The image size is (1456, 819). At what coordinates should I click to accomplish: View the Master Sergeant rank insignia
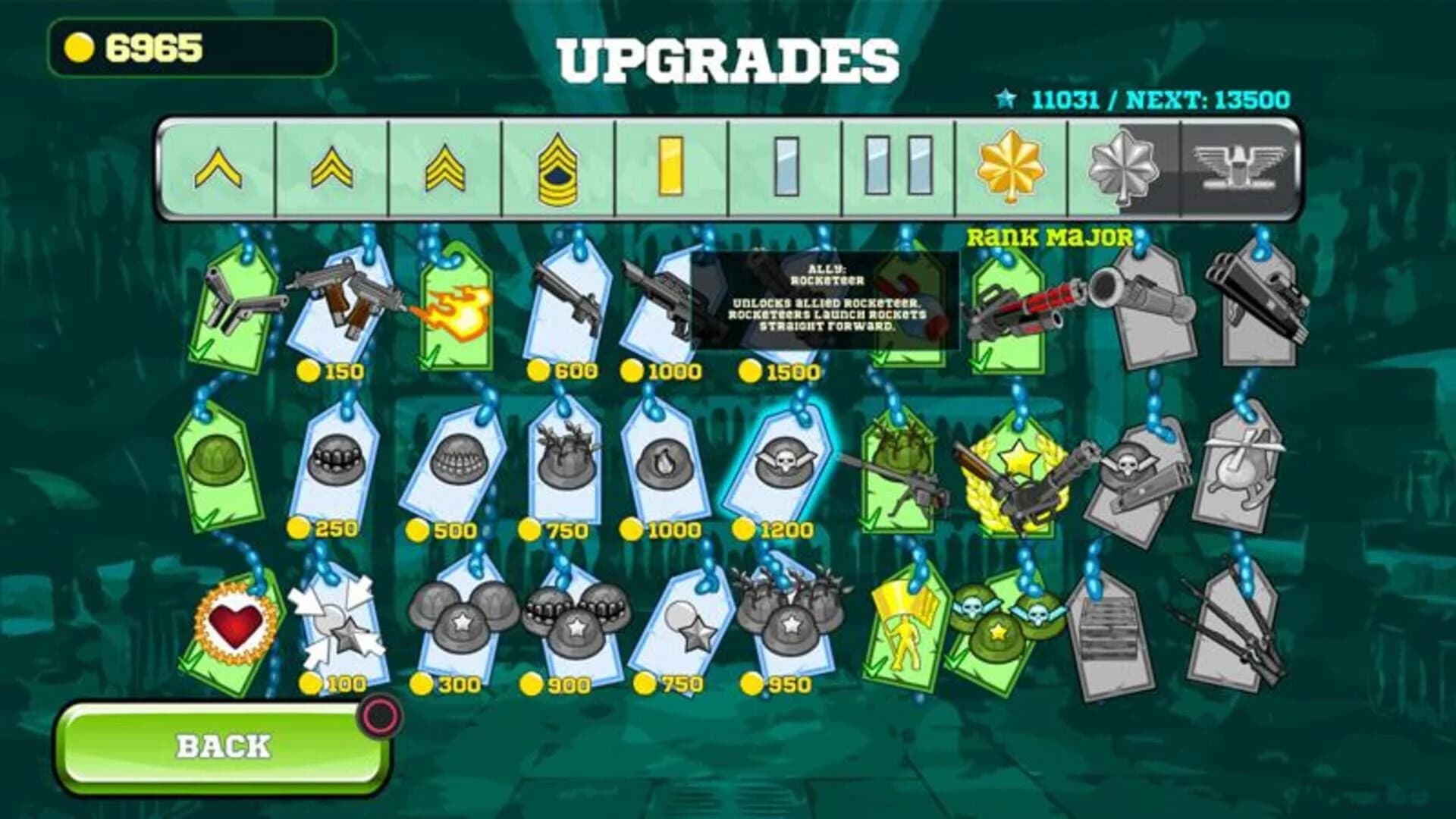coord(559,168)
